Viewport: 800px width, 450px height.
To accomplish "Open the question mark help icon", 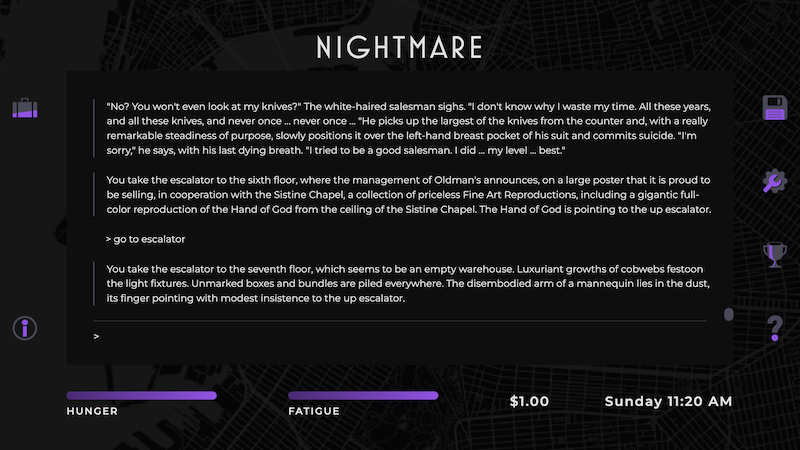I will [x=775, y=328].
